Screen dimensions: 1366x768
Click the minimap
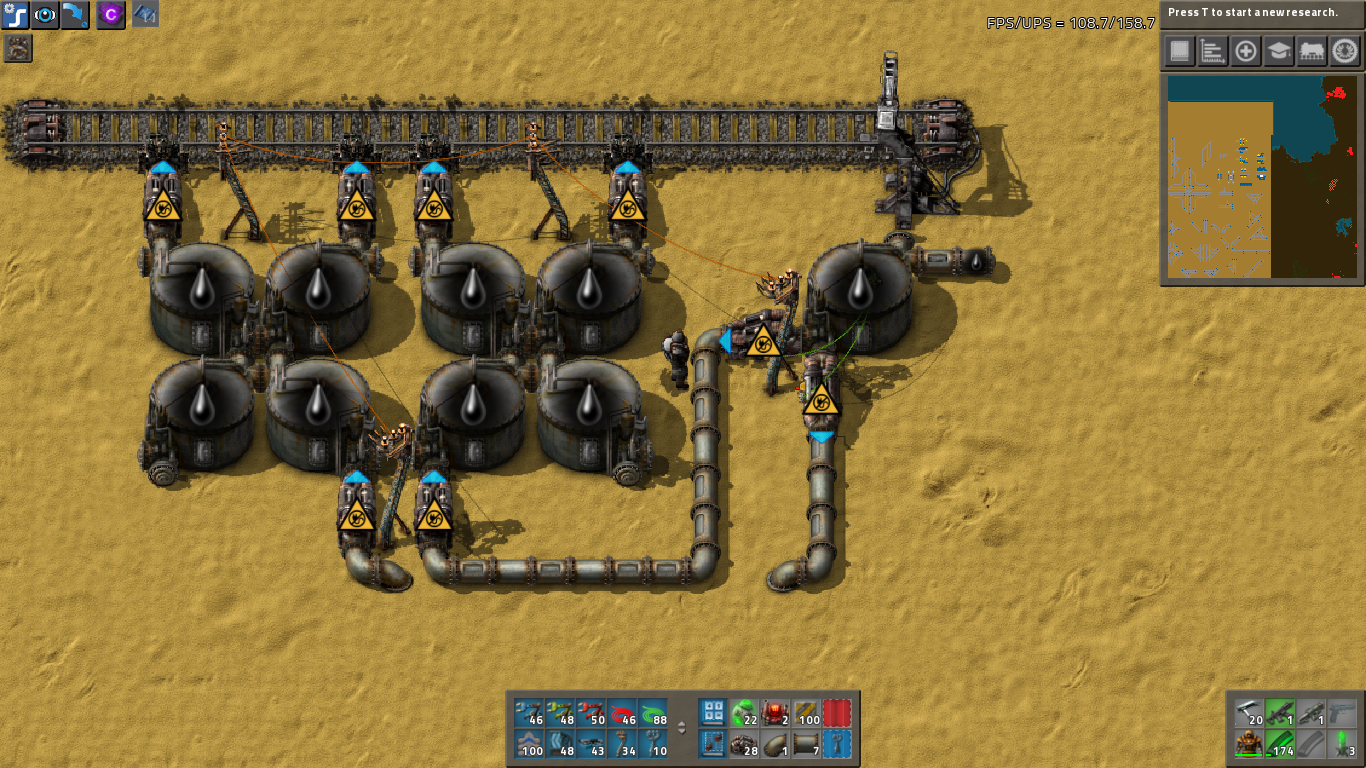[x=1262, y=177]
